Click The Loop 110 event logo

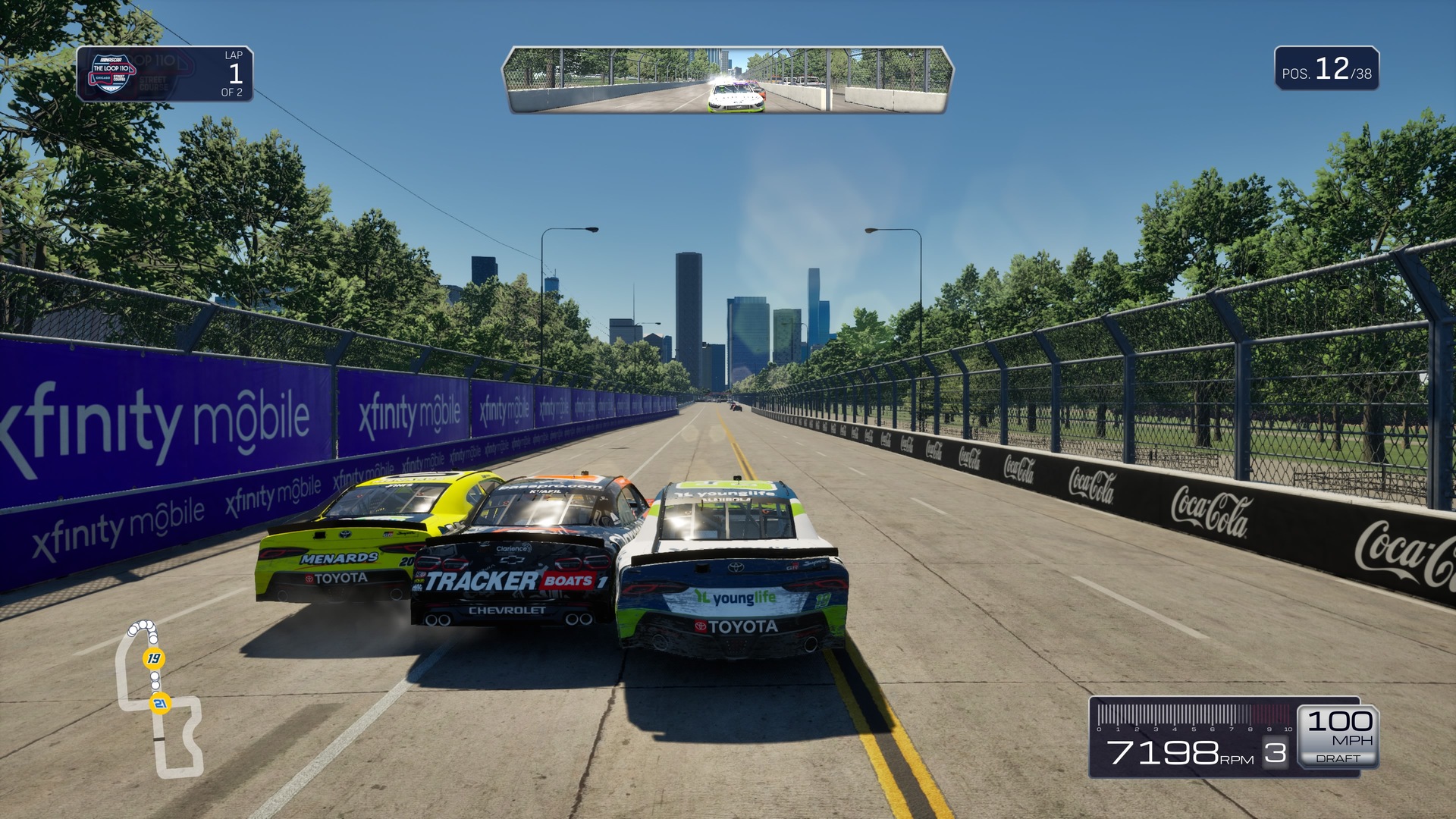[111, 74]
